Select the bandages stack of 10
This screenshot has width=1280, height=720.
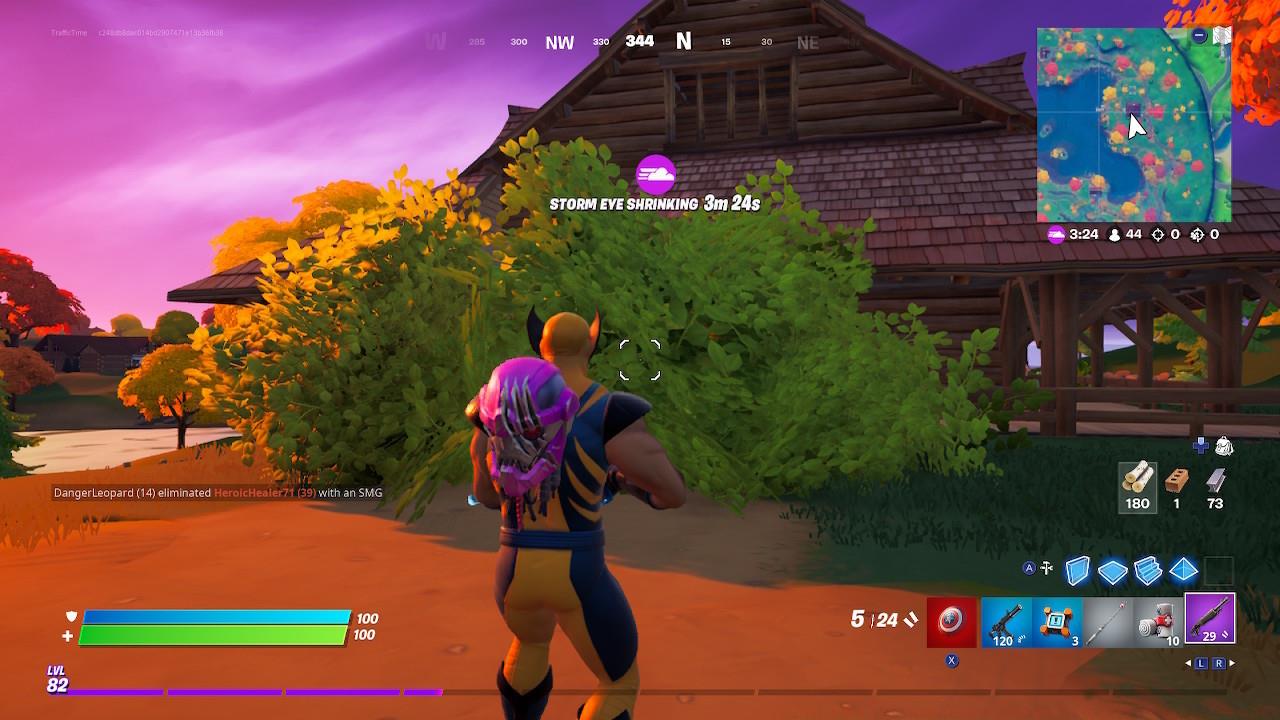[1160, 621]
